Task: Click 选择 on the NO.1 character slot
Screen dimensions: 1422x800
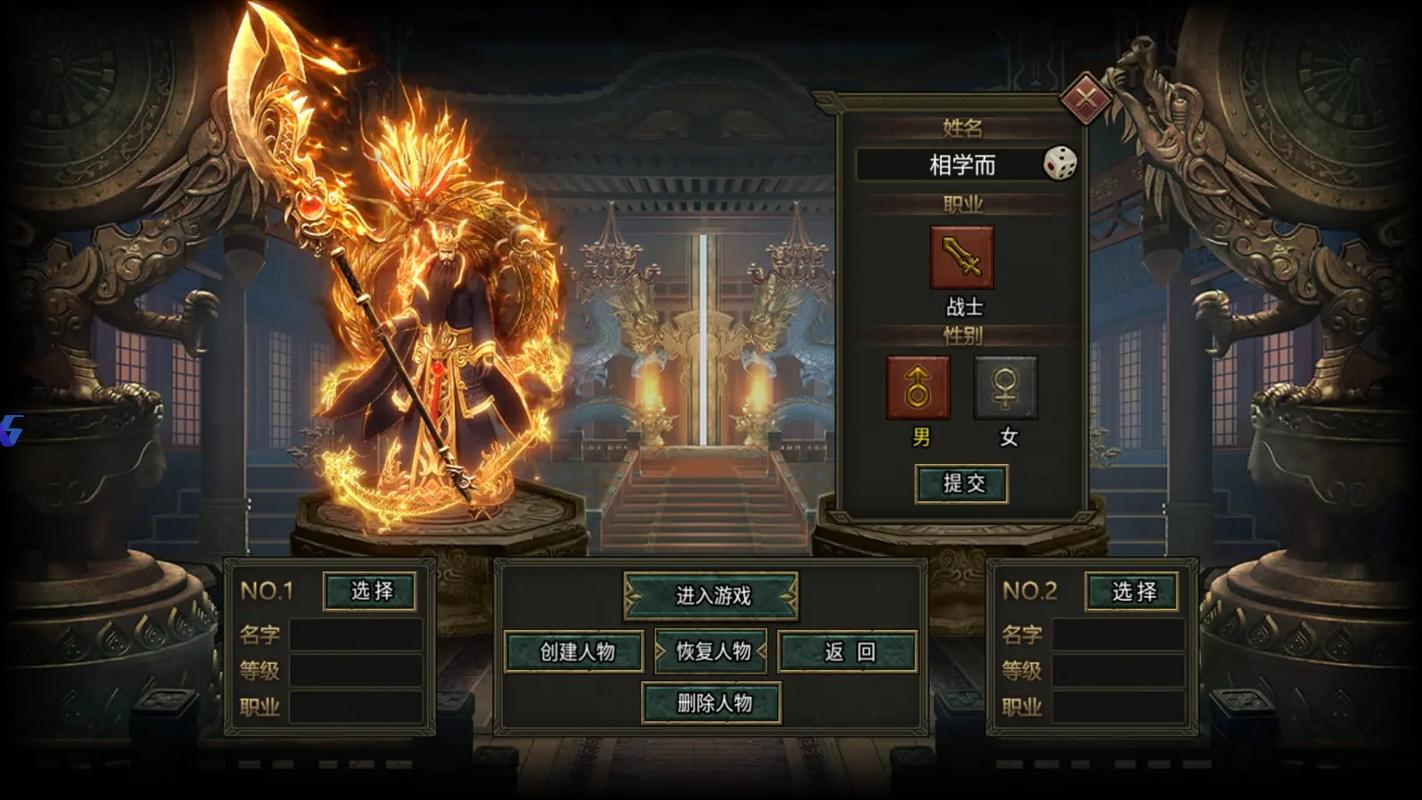Action: [370, 592]
